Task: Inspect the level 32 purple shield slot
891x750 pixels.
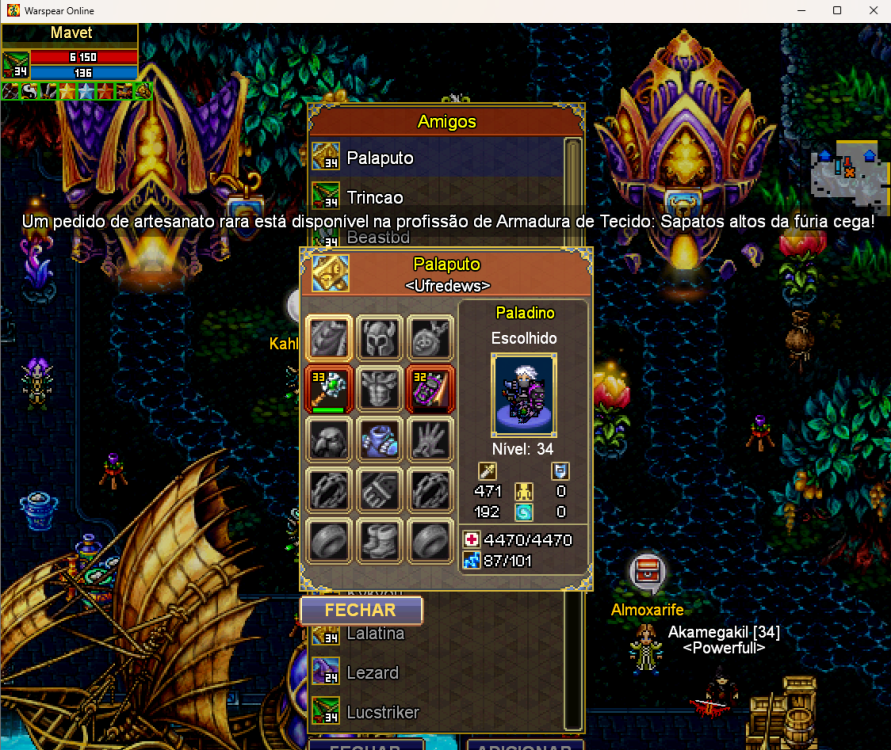Action: click(x=430, y=389)
